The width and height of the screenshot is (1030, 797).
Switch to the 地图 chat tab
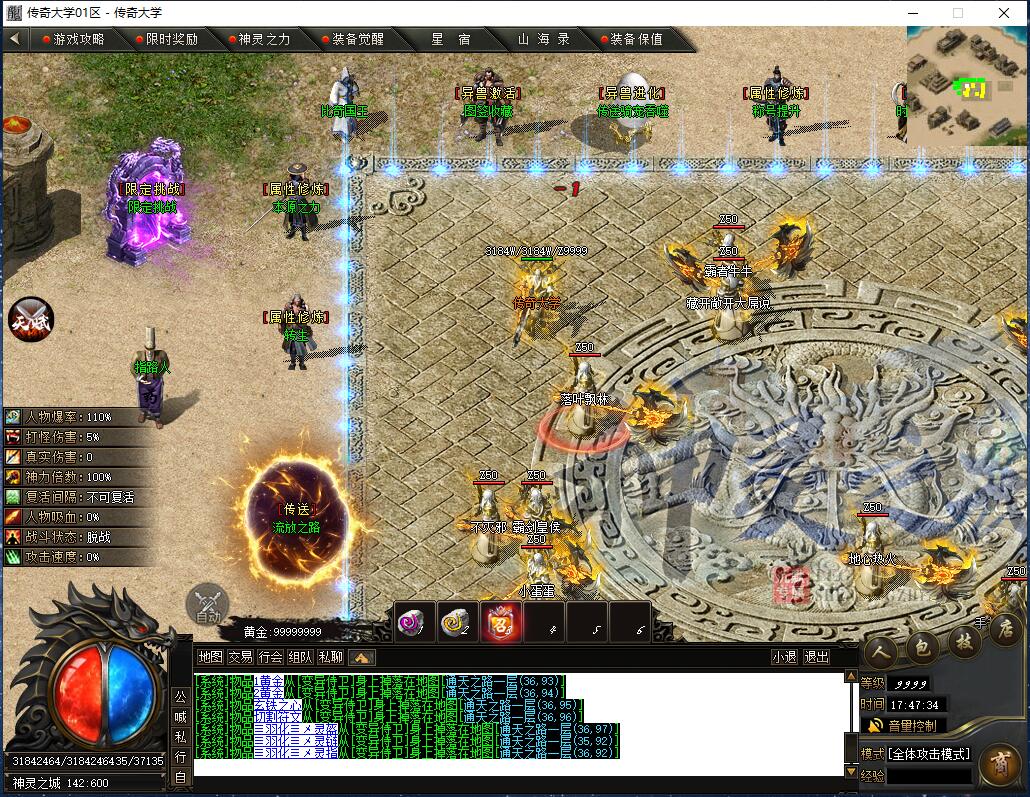click(x=210, y=657)
